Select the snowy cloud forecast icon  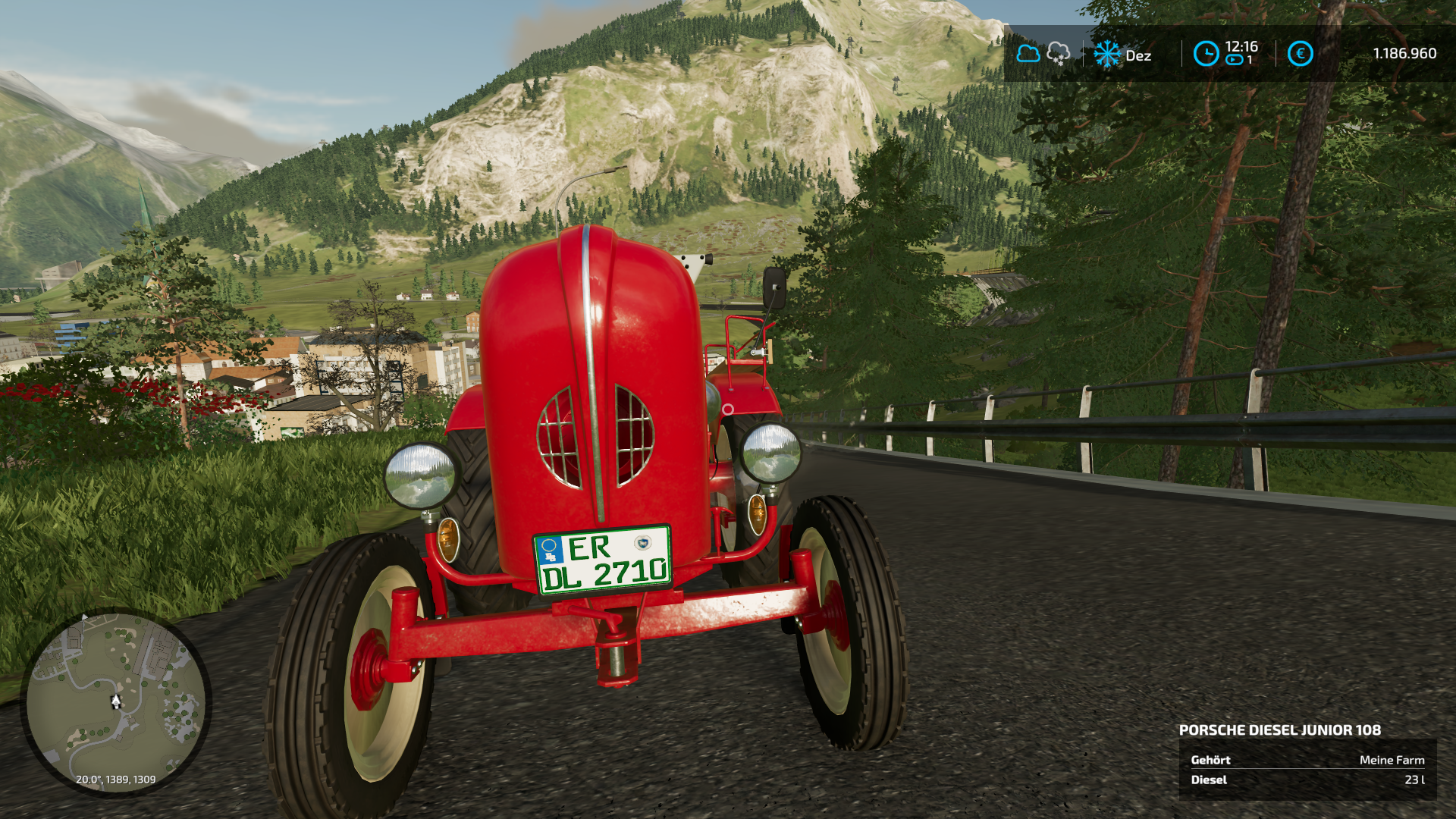pyautogui.click(x=1058, y=54)
